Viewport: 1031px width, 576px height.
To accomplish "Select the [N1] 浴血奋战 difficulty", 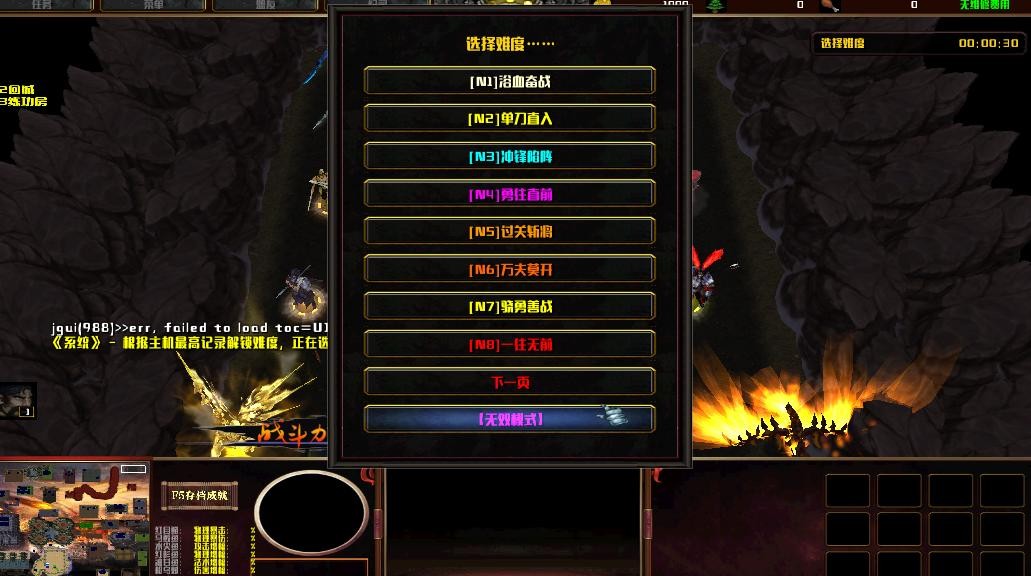I will [x=509, y=81].
